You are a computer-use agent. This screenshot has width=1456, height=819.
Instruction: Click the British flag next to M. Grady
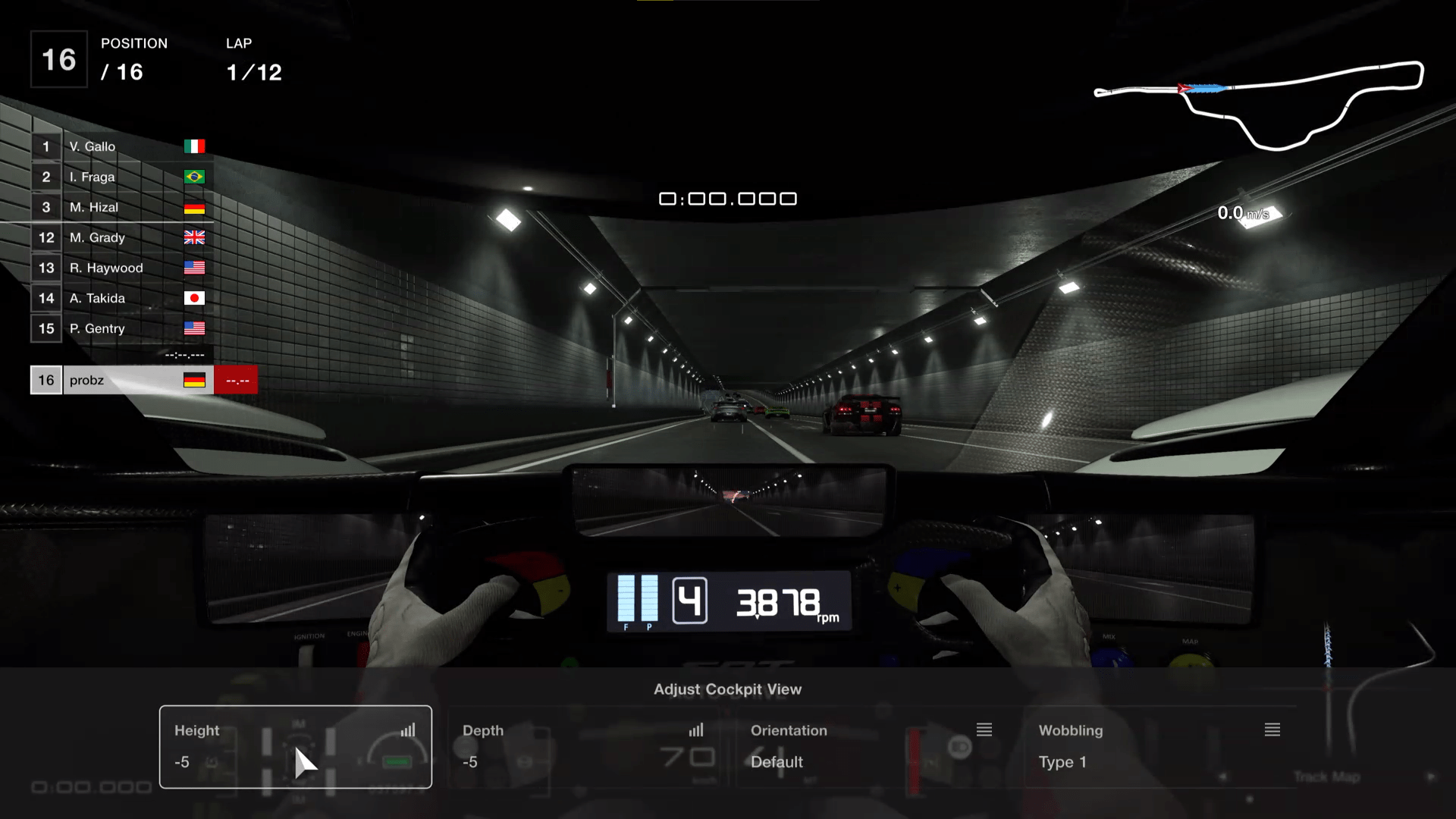coord(195,237)
